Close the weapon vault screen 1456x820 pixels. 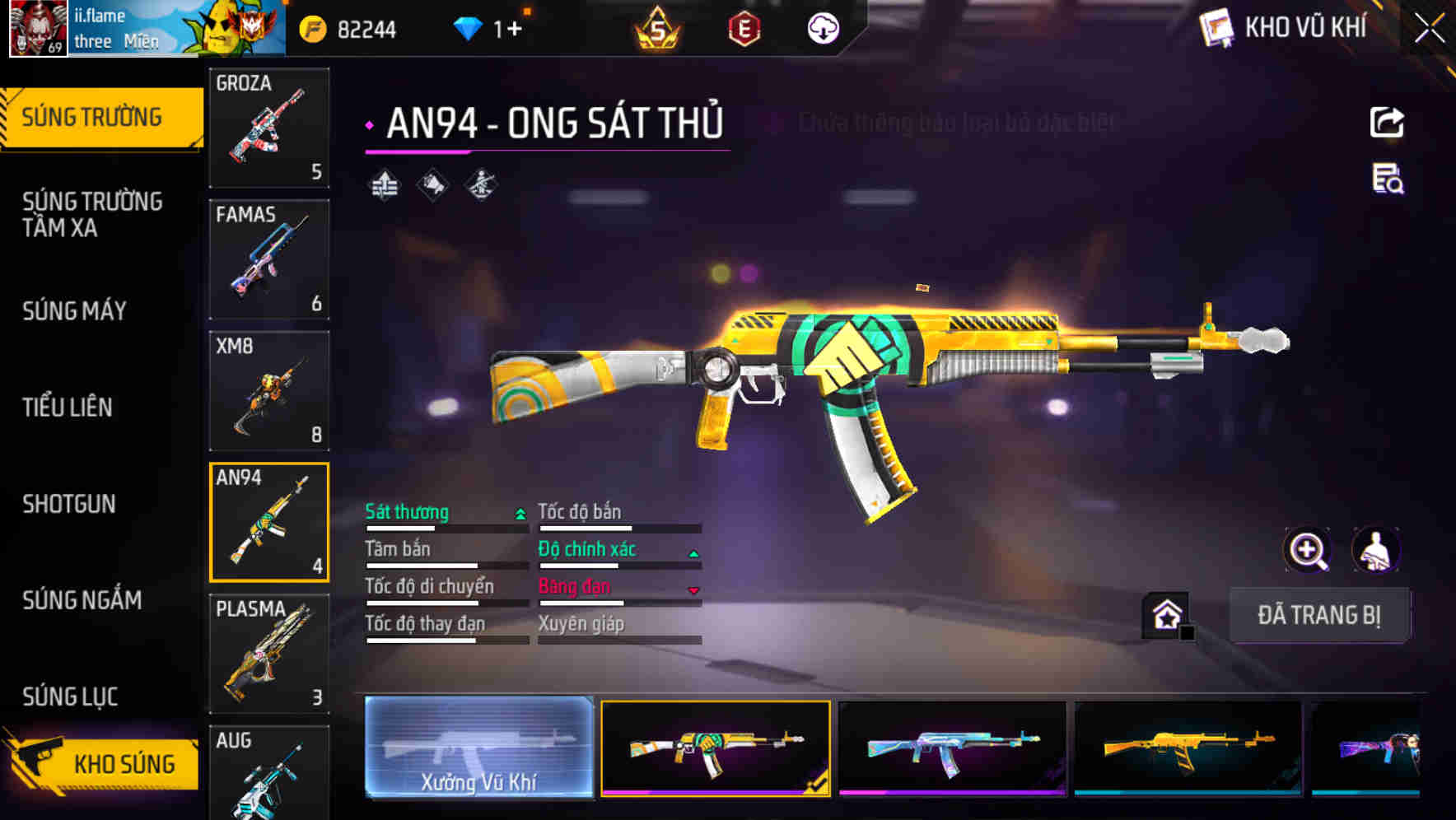click(x=1430, y=29)
